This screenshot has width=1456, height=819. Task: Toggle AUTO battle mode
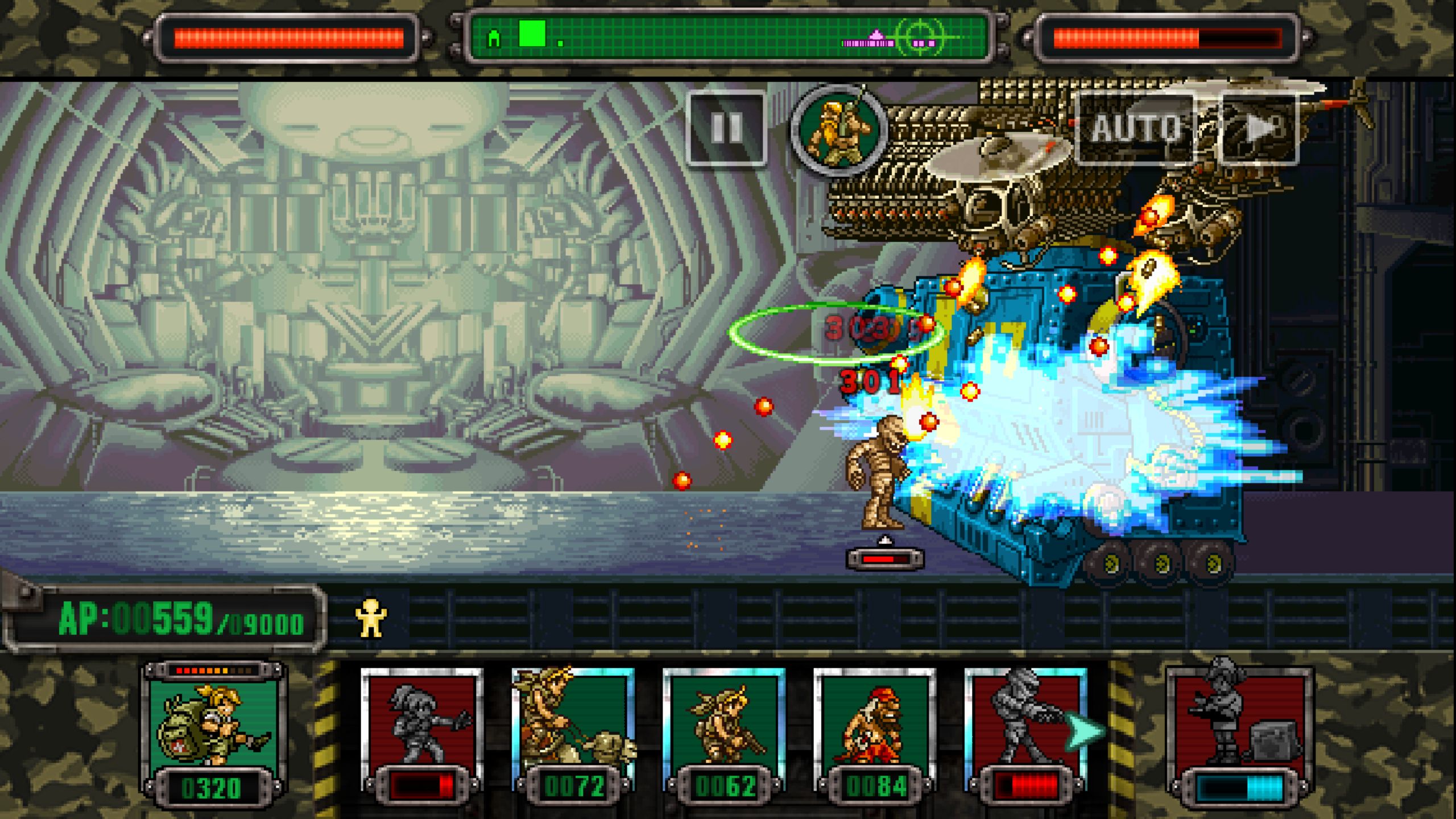pyautogui.click(x=1135, y=129)
